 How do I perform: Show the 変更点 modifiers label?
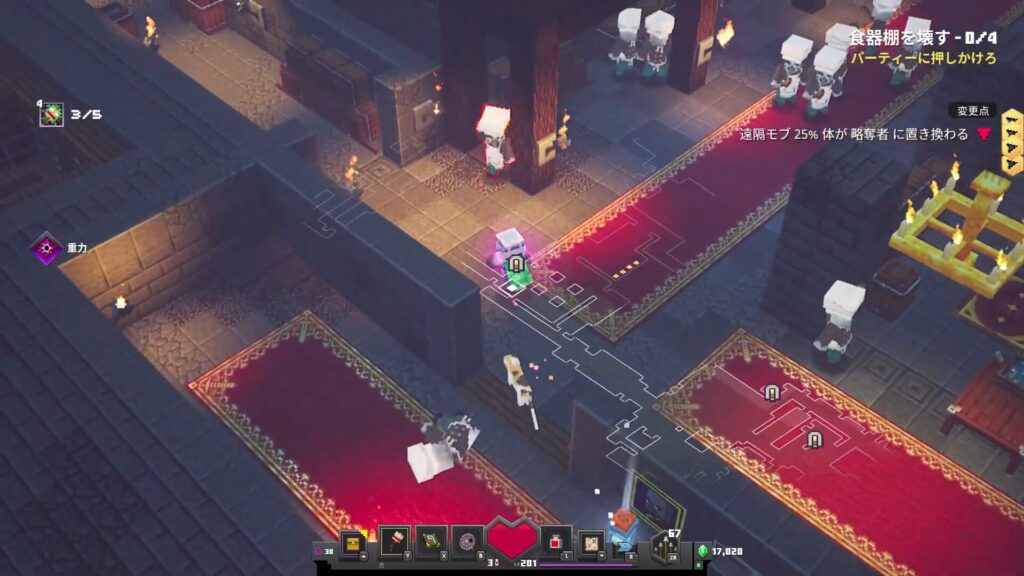[971, 112]
